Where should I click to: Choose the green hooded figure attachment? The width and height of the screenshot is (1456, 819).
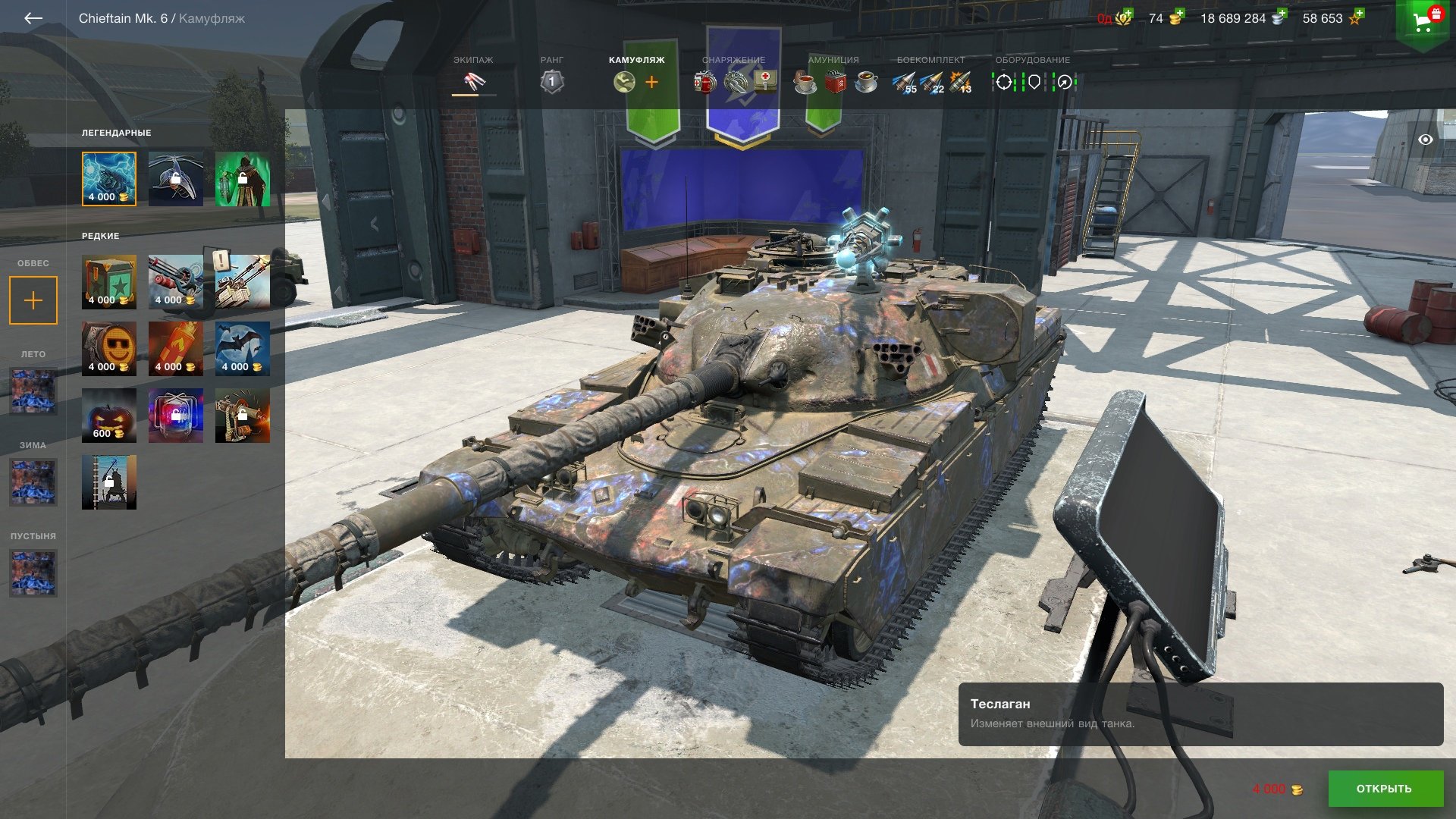coord(243,178)
